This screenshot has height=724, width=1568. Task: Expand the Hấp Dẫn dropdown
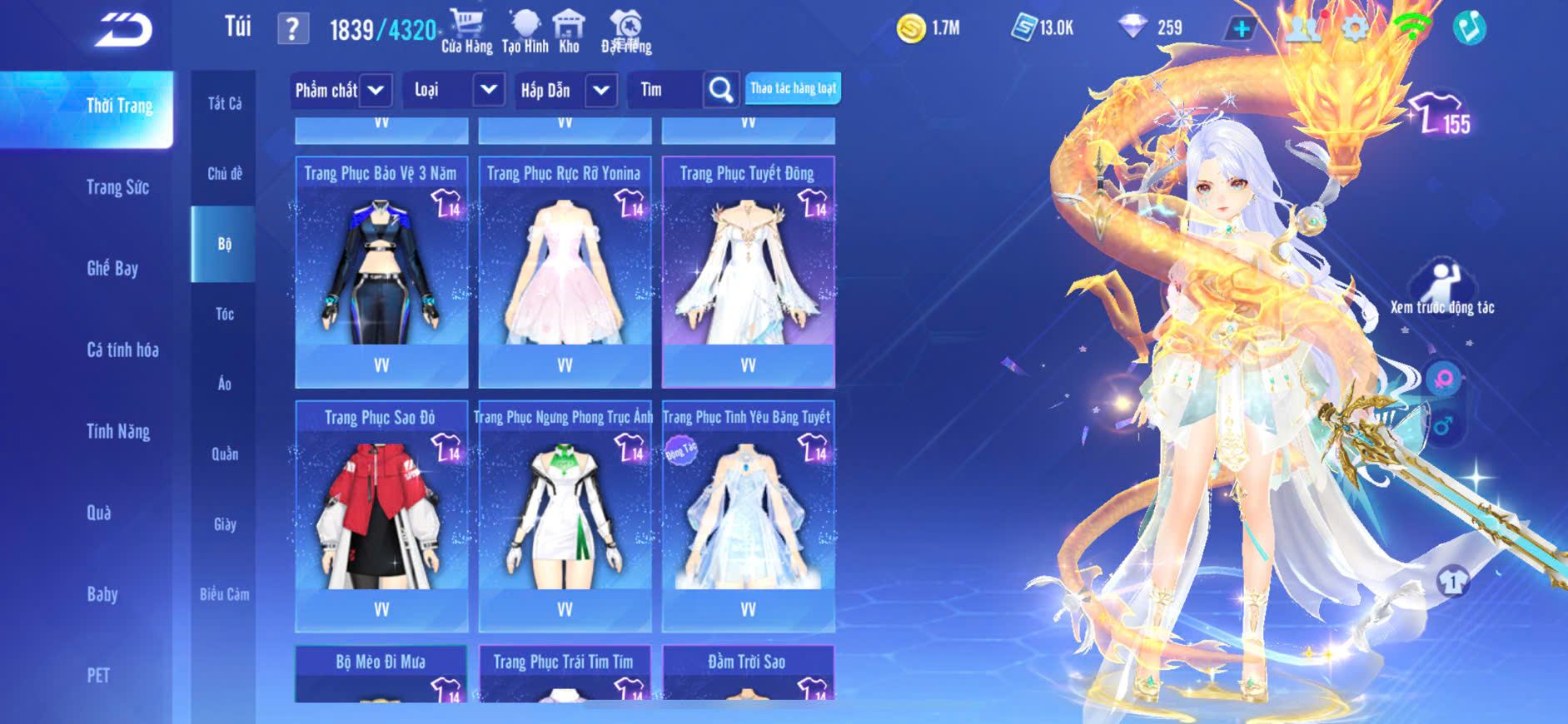tap(601, 90)
